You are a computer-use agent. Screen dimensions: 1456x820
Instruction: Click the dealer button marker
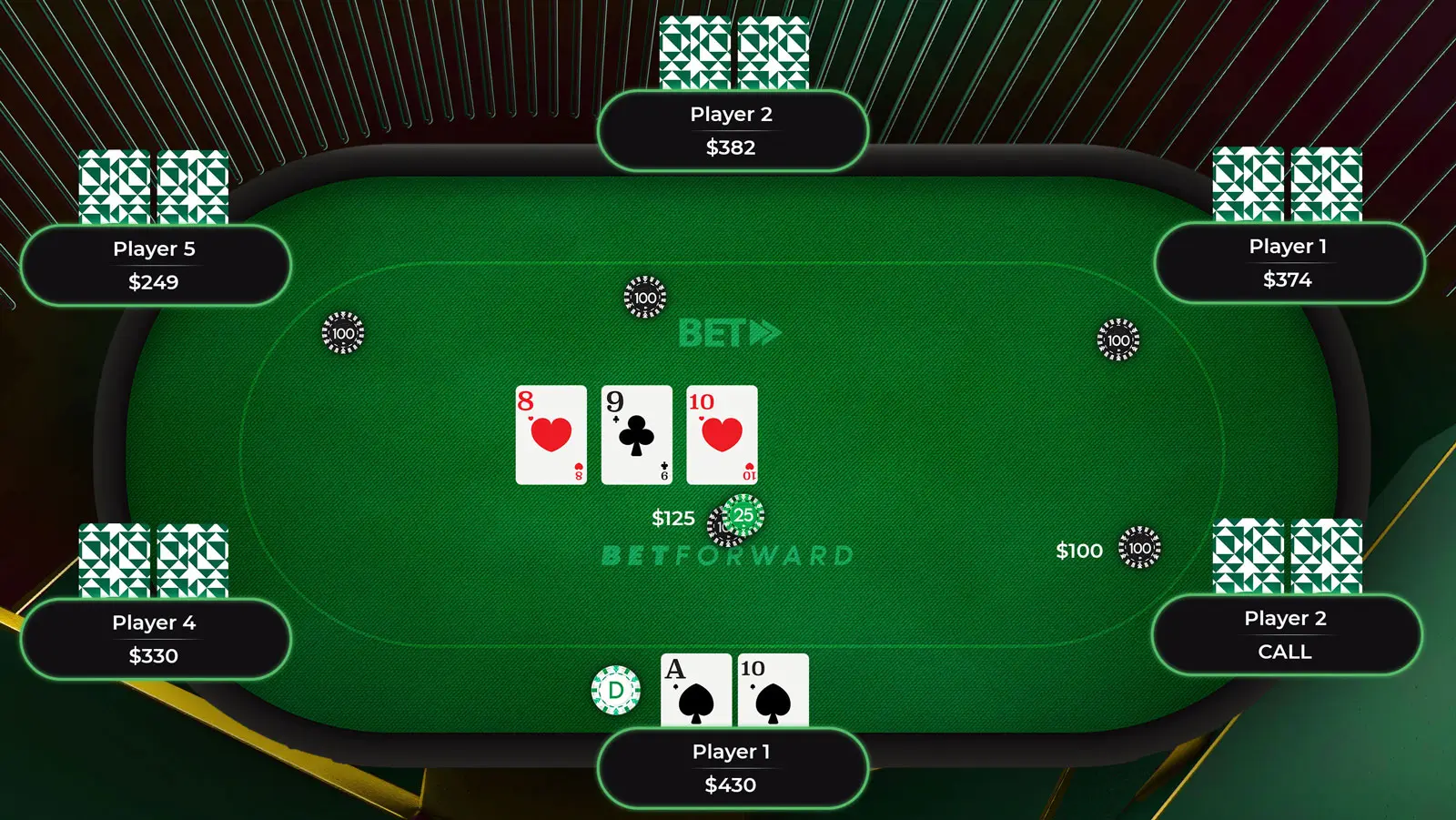click(616, 690)
